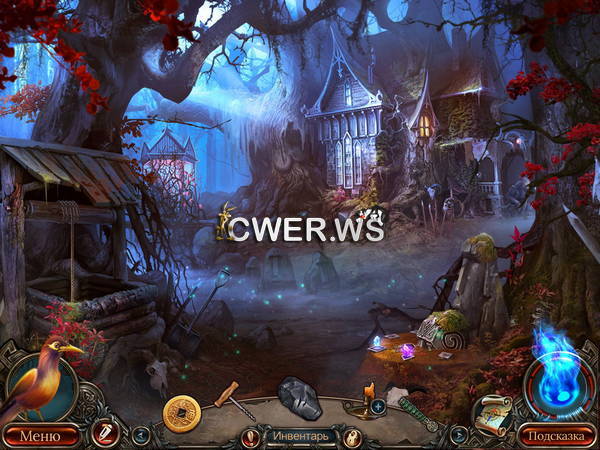The height and width of the screenshot is (450, 600).
Task: Open the map scroll icon
Action: (490, 412)
